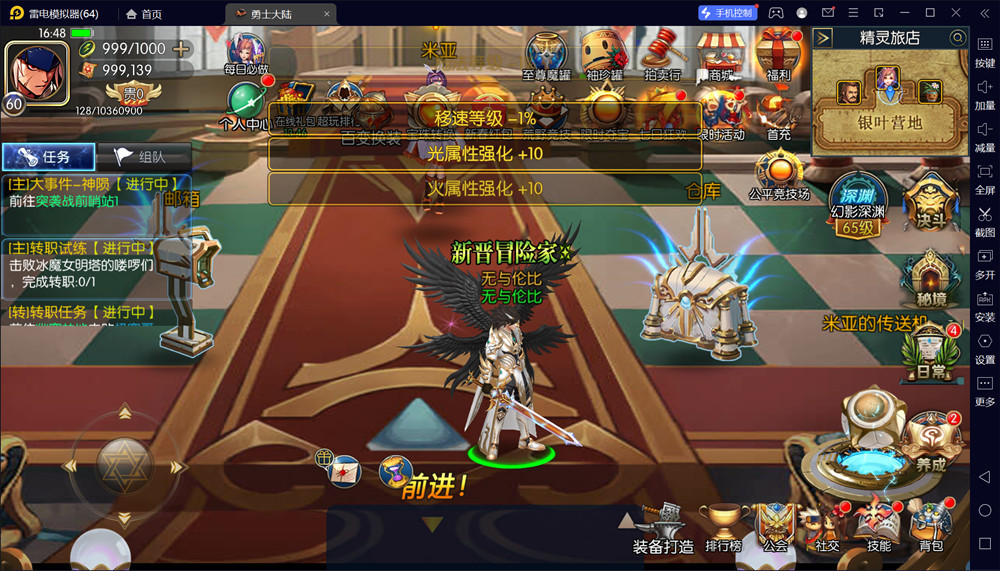Viewport: 1000px width, 571px height.
Task: Enter 幻影深渊 abyss dungeon
Action: 858,206
